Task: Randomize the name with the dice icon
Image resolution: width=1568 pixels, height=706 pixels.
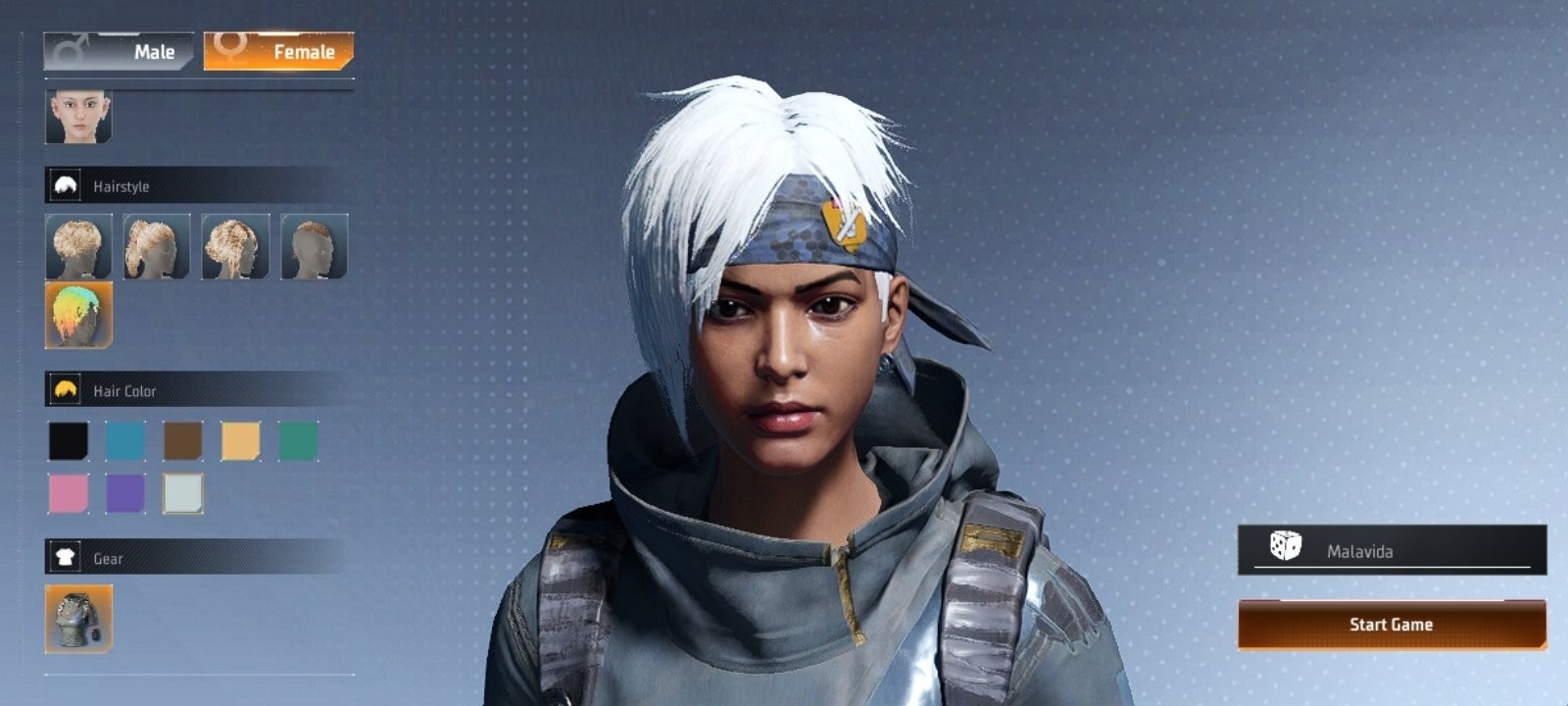Action: pyautogui.click(x=1285, y=546)
